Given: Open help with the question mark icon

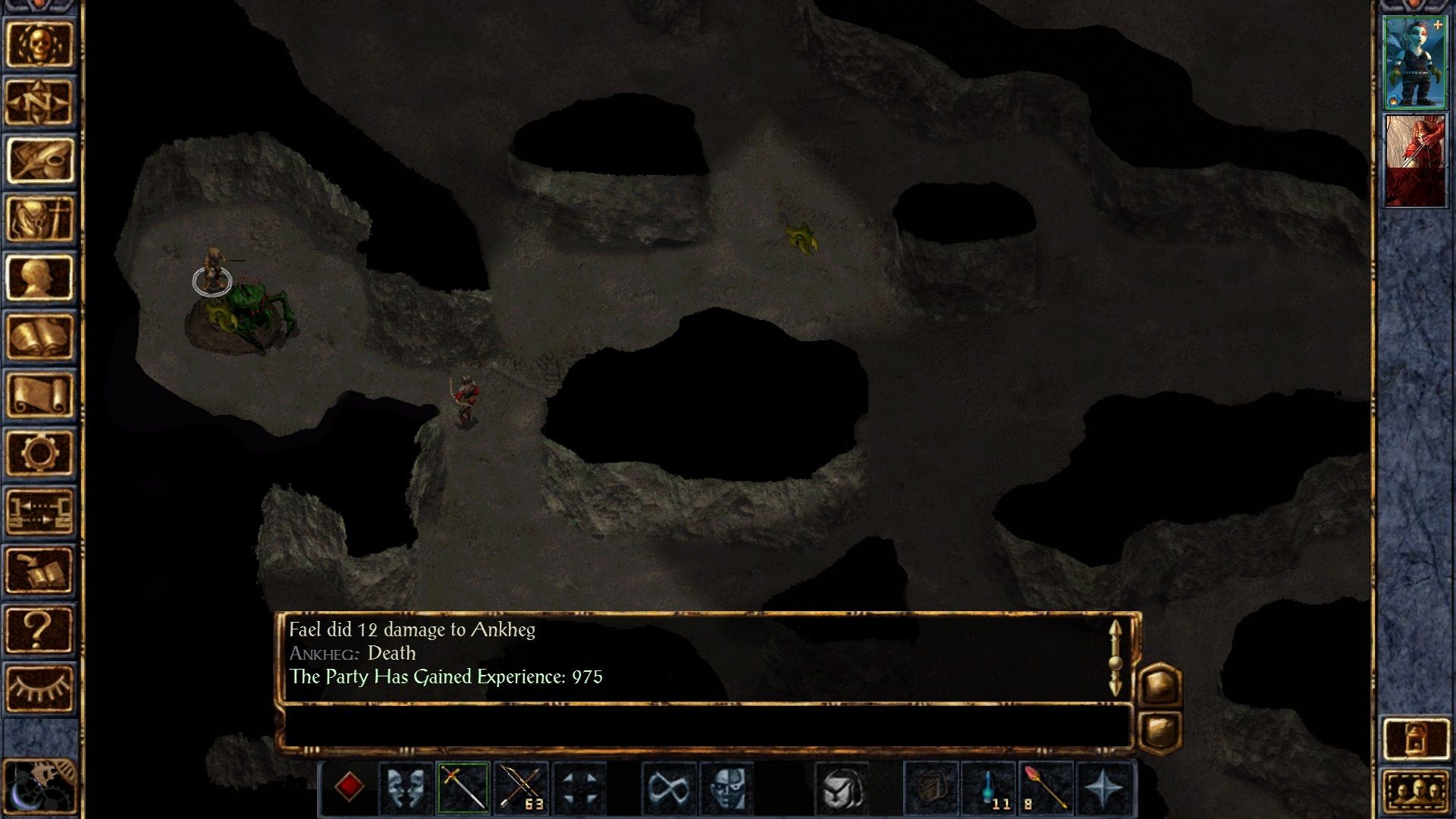Looking at the screenshot, I should pos(39,629).
